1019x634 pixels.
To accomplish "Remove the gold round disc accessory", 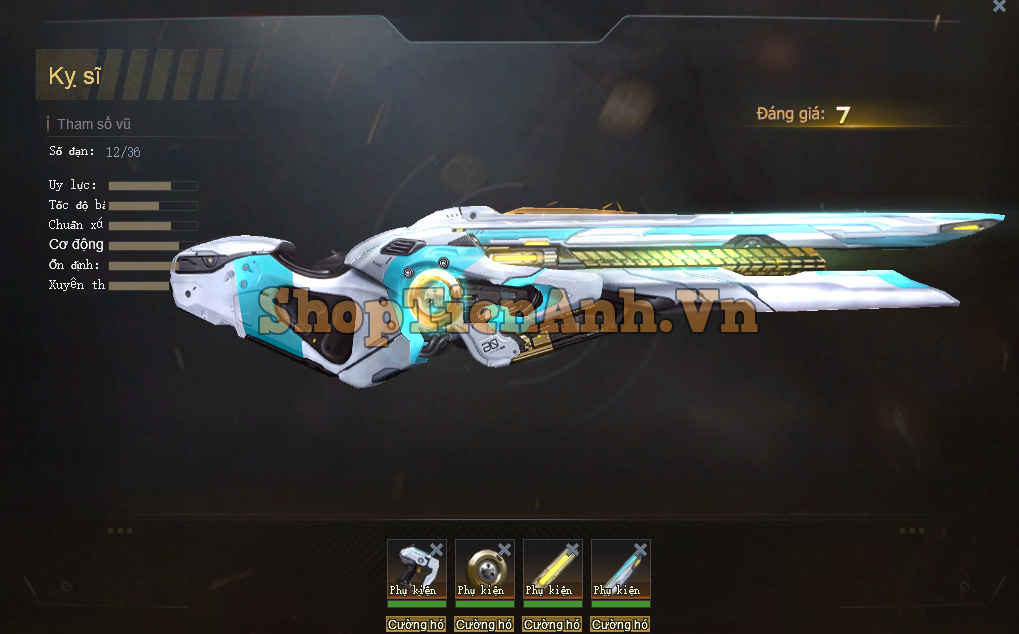I will click(504, 550).
